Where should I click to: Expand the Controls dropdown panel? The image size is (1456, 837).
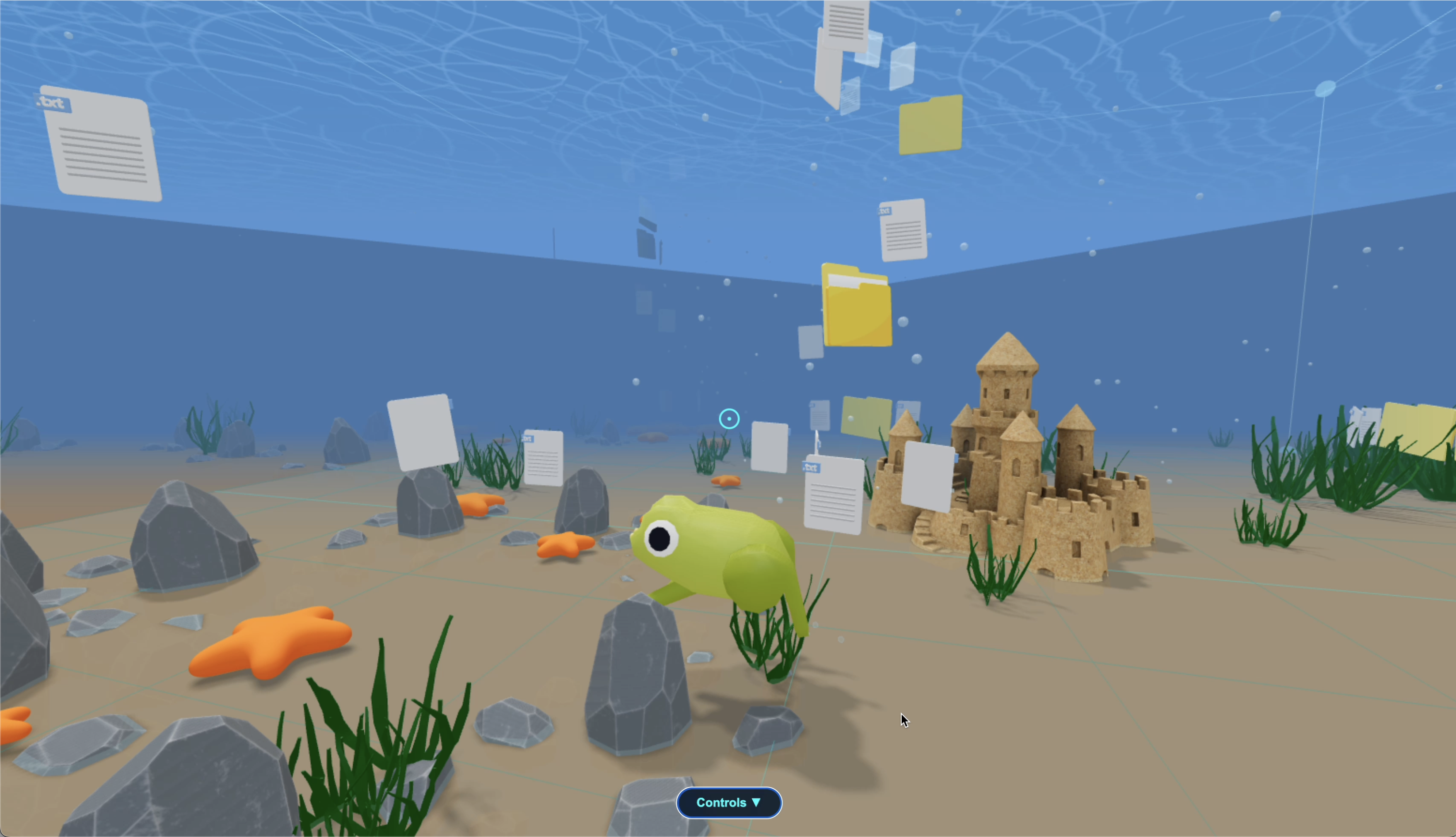pyautogui.click(x=728, y=803)
